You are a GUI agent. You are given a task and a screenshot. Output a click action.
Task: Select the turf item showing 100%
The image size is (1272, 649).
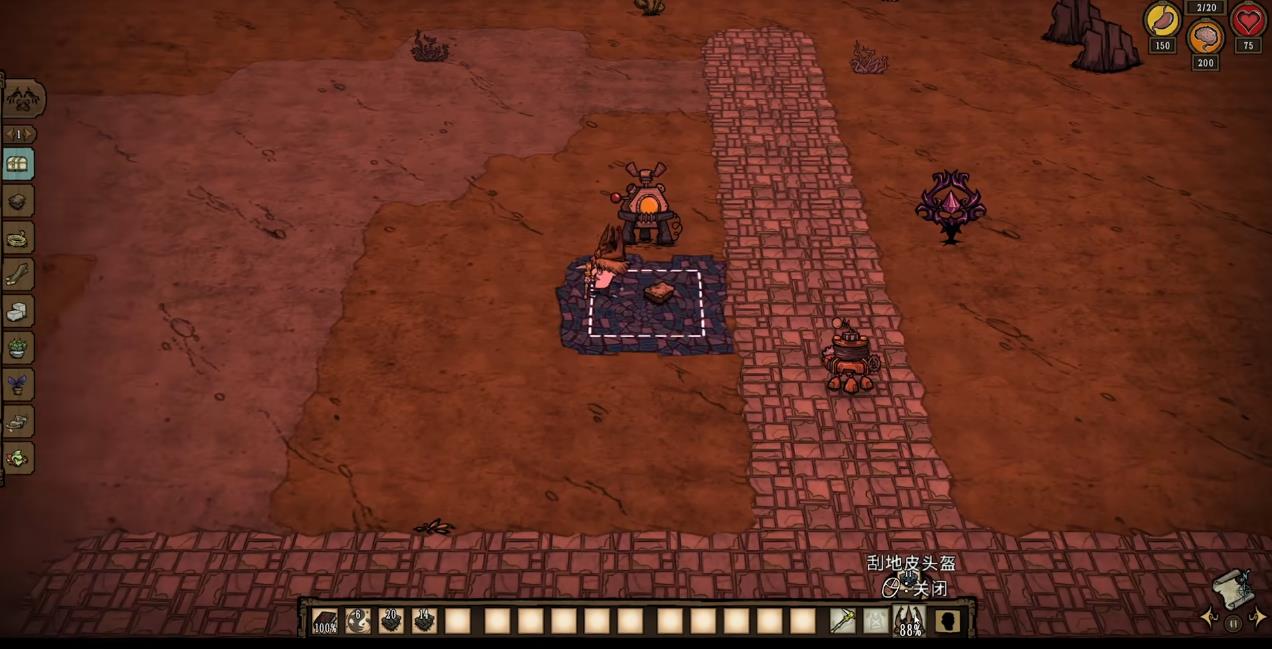click(325, 621)
